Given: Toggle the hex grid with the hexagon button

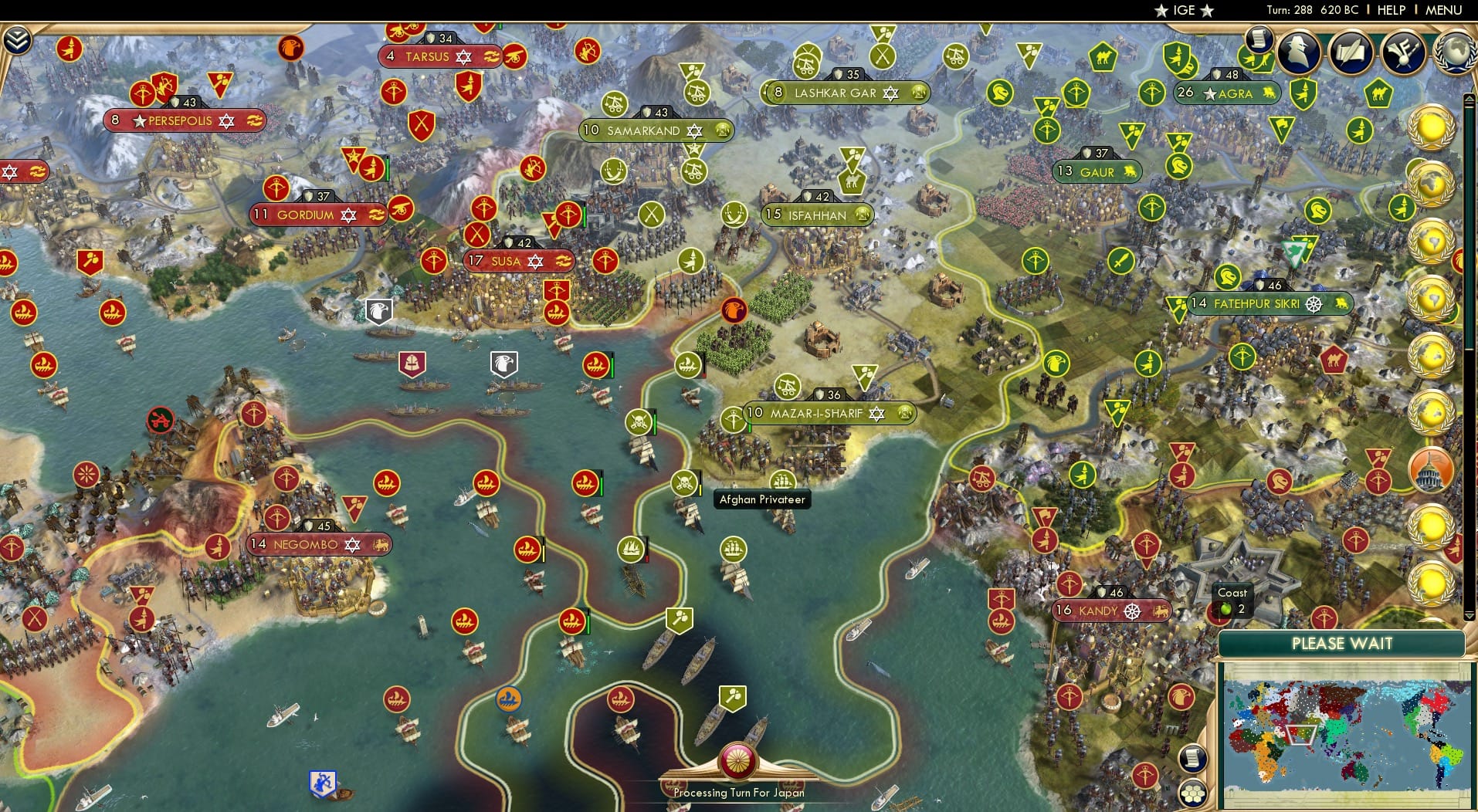Looking at the screenshot, I should click(1193, 791).
